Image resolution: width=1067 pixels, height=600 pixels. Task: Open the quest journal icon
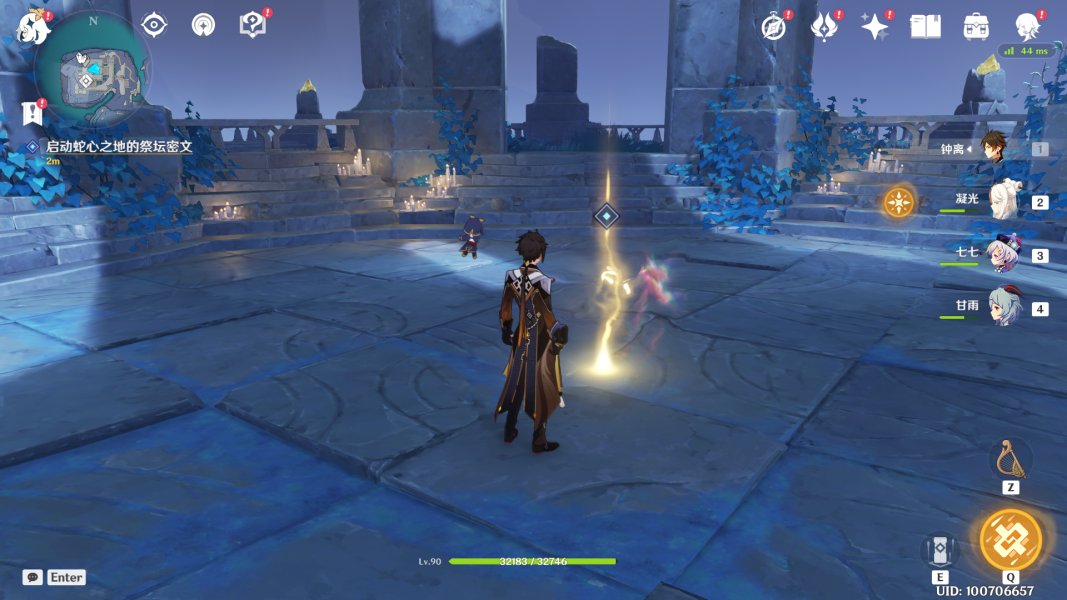(33, 113)
